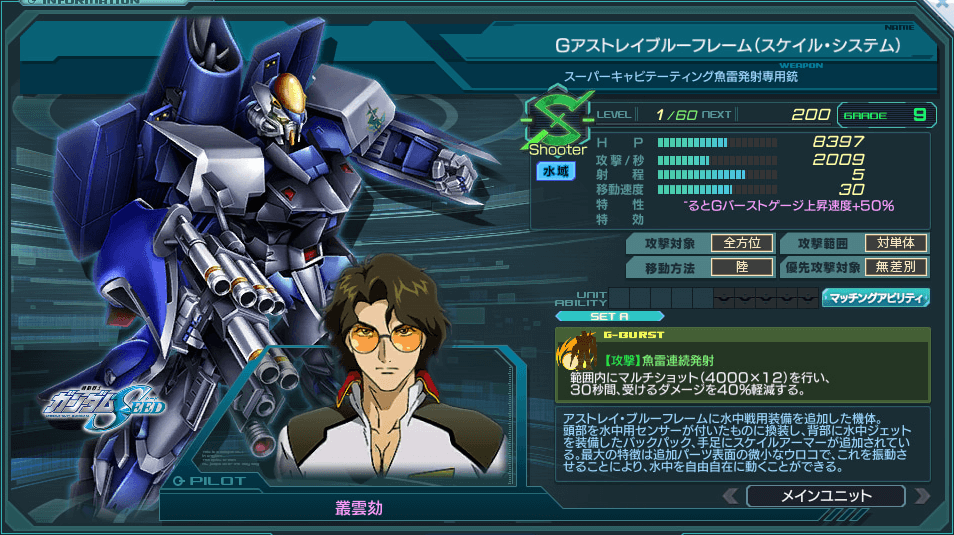Select the メインユニット button
Screen dimensions: 954x535
[x=825, y=496]
